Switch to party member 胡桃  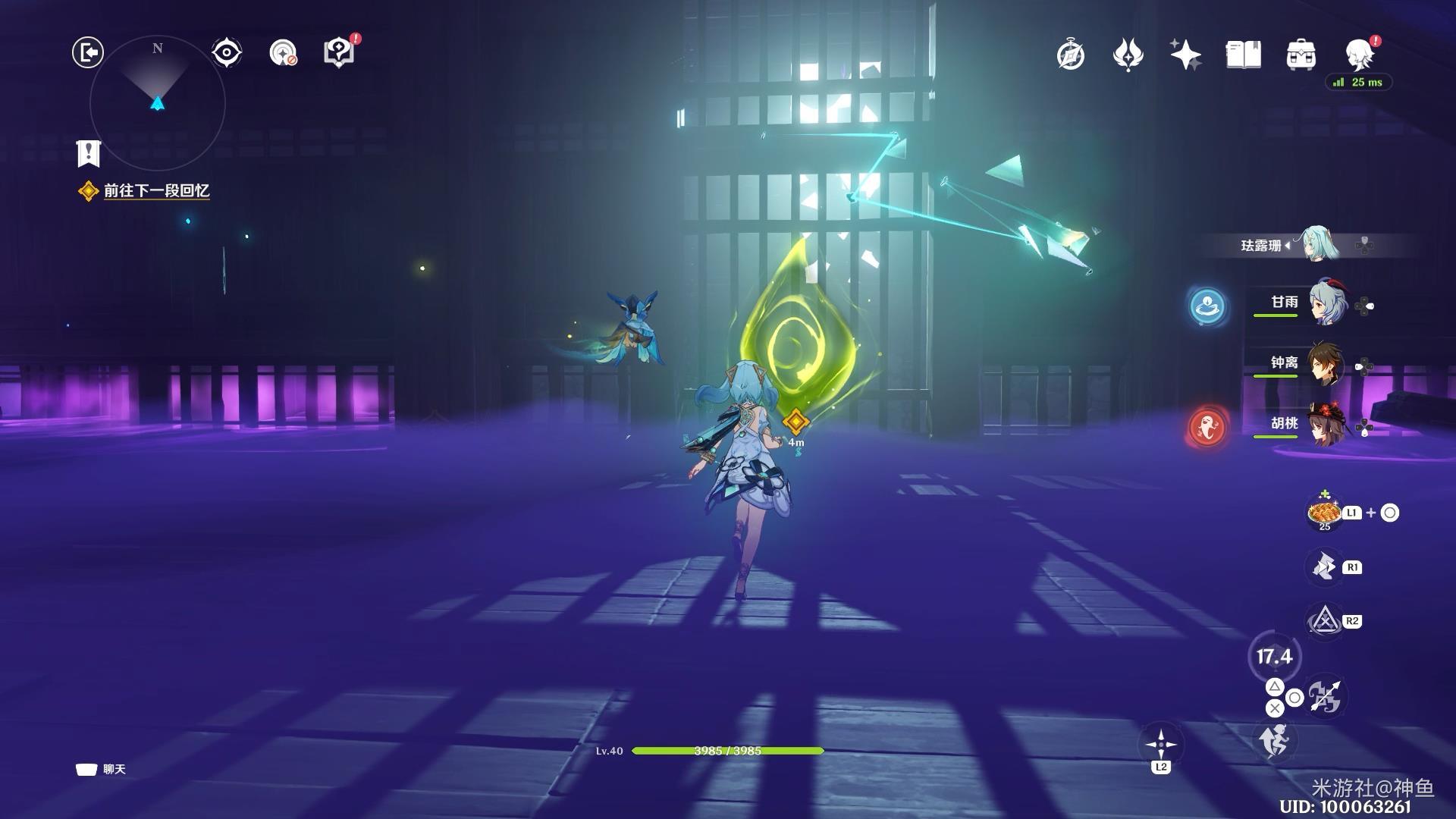(x=1325, y=425)
